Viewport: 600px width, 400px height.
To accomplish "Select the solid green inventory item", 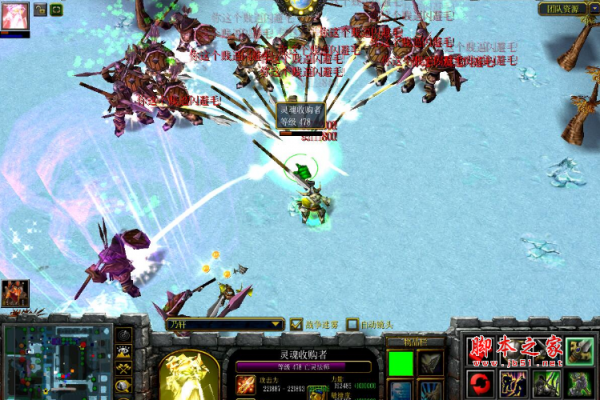I will (x=400, y=361).
